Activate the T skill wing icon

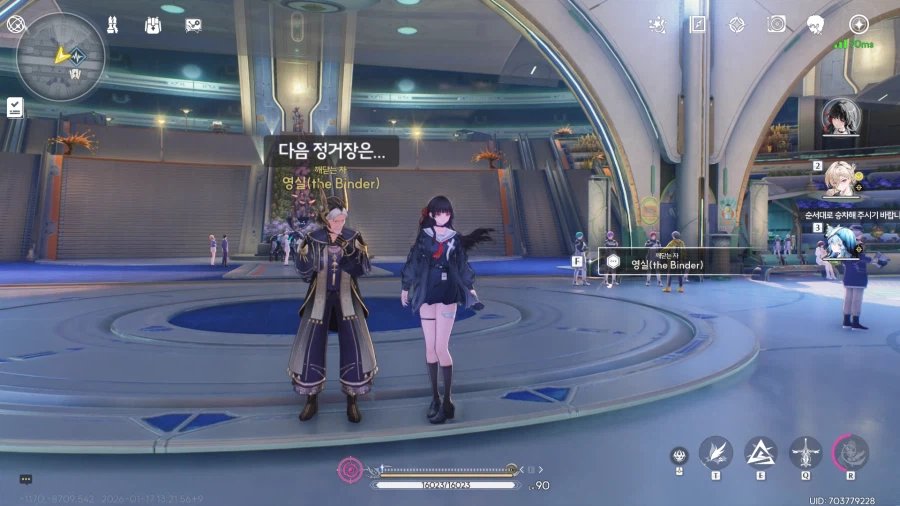click(x=716, y=453)
